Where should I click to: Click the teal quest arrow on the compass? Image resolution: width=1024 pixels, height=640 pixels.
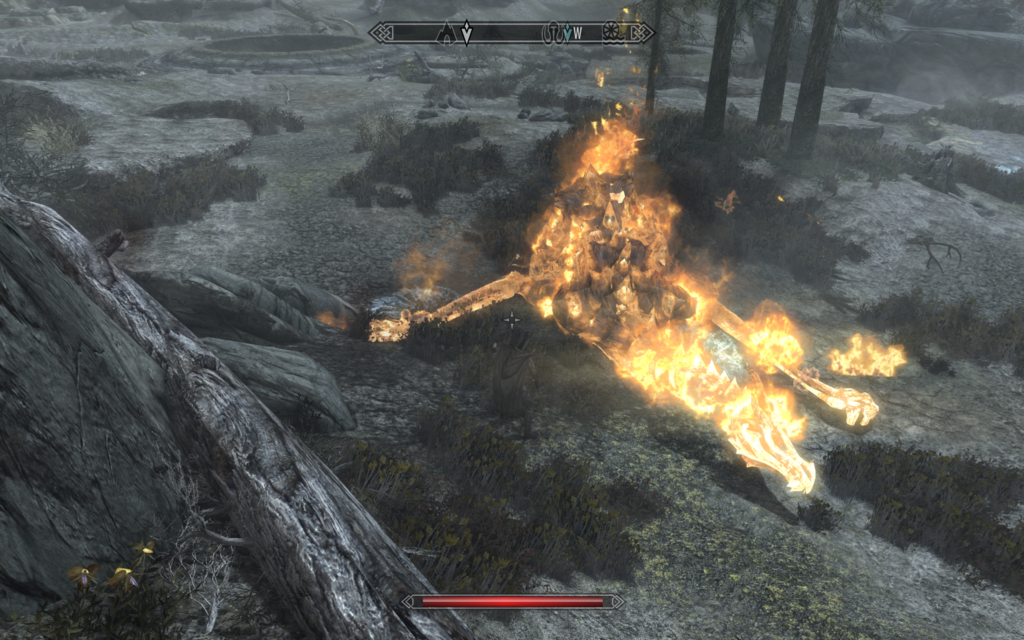pyautogui.click(x=567, y=33)
